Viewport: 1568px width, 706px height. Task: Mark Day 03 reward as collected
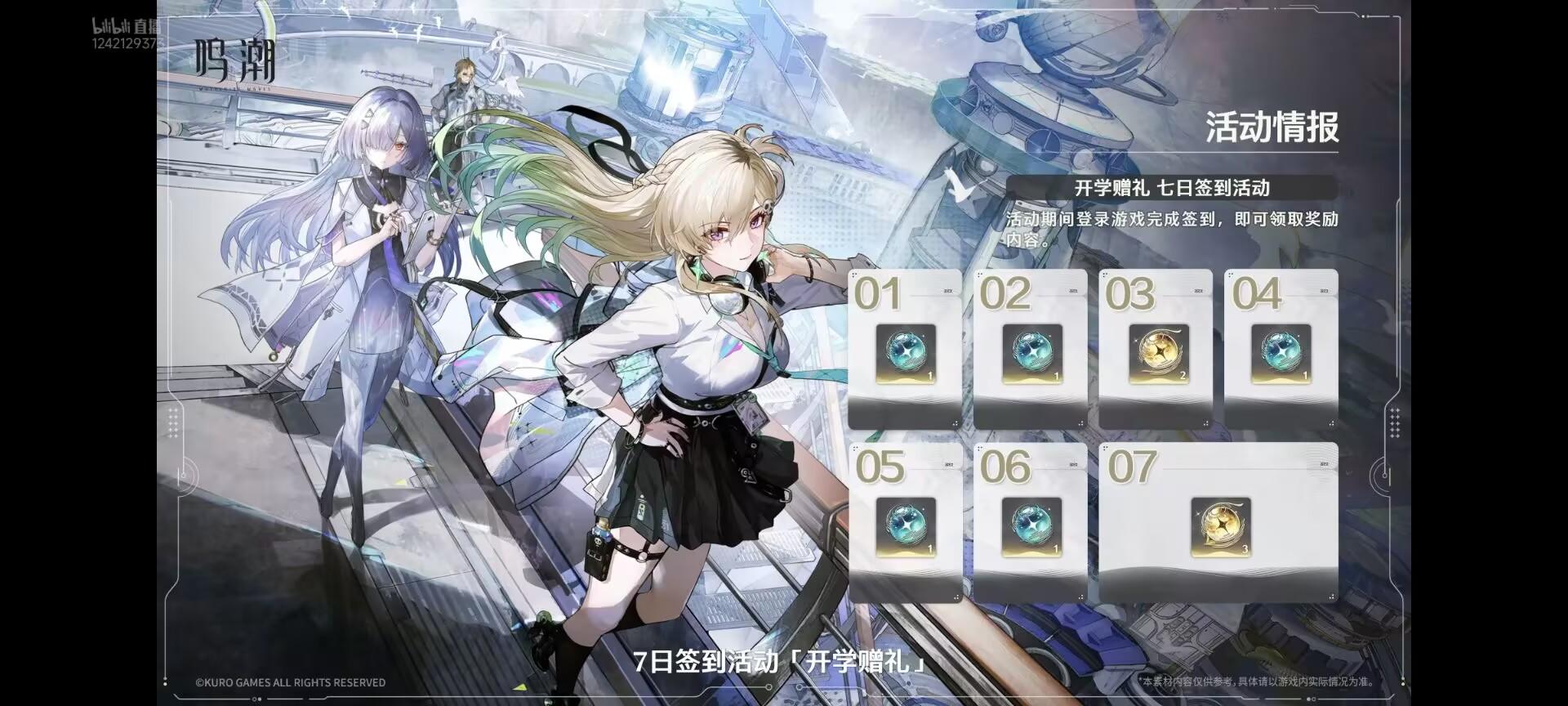(x=1157, y=347)
